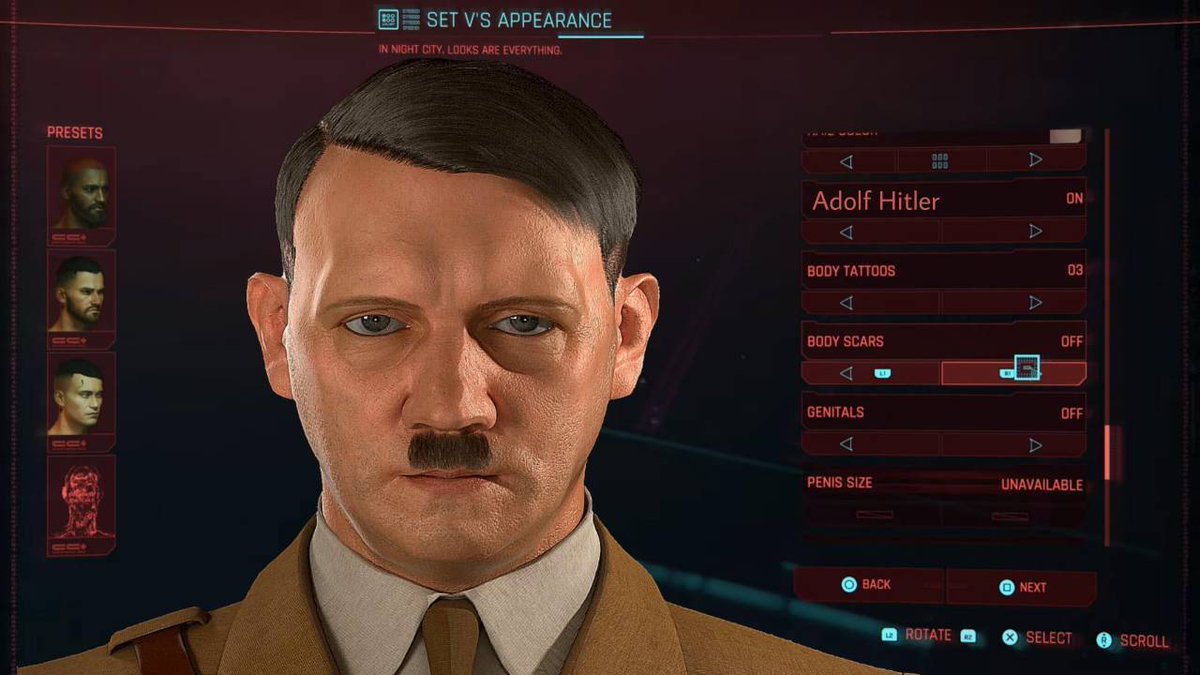Click the previous hair color arrow

(x=846, y=160)
